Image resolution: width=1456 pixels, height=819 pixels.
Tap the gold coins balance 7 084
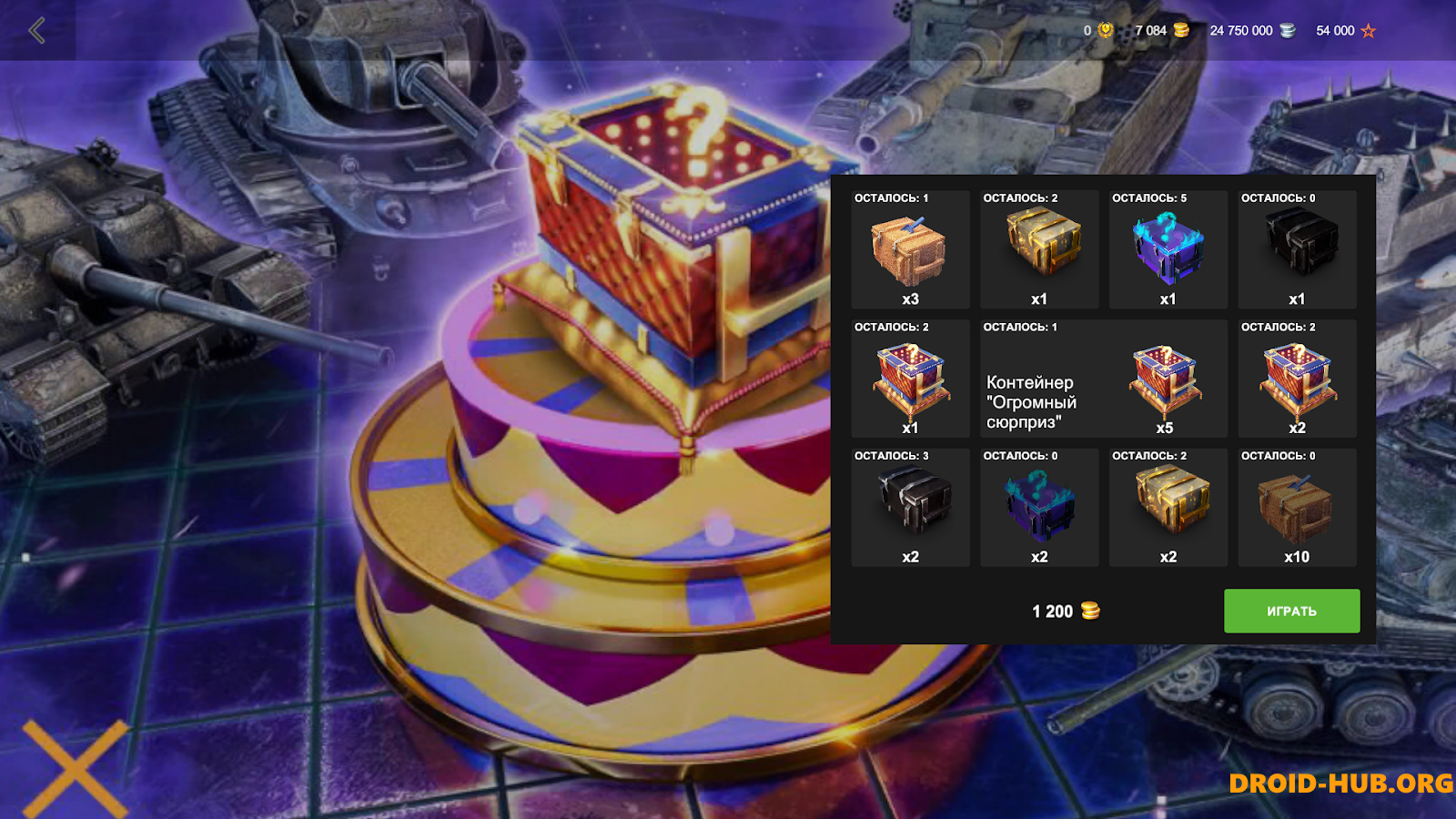(x=1161, y=31)
